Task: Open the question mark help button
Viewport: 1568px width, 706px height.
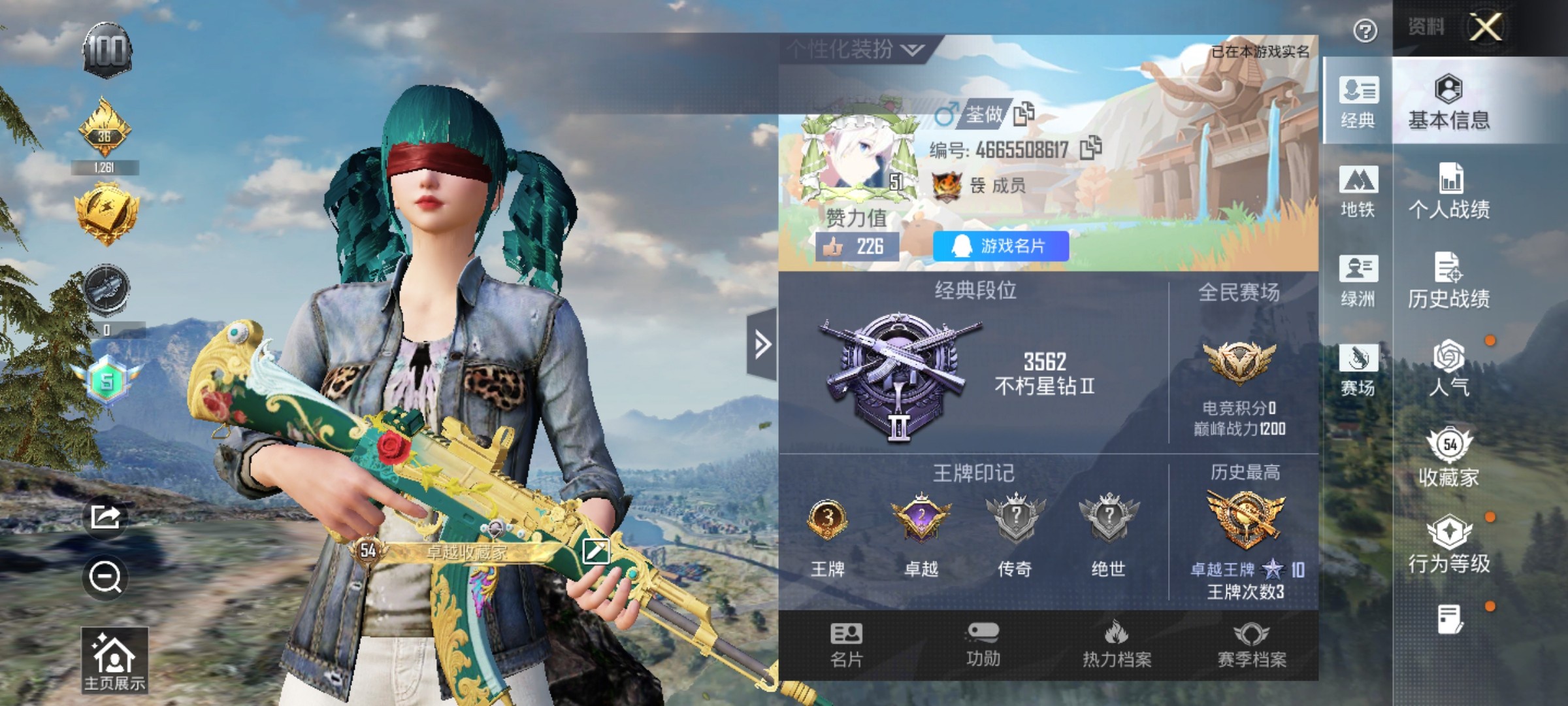Action: (1365, 31)
